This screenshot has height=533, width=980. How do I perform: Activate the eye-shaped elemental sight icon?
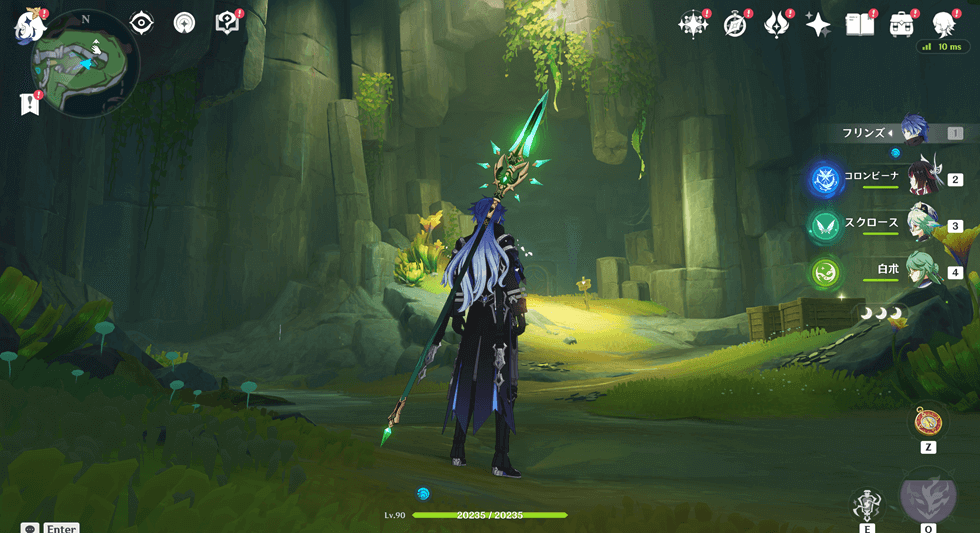click(142, 23)
